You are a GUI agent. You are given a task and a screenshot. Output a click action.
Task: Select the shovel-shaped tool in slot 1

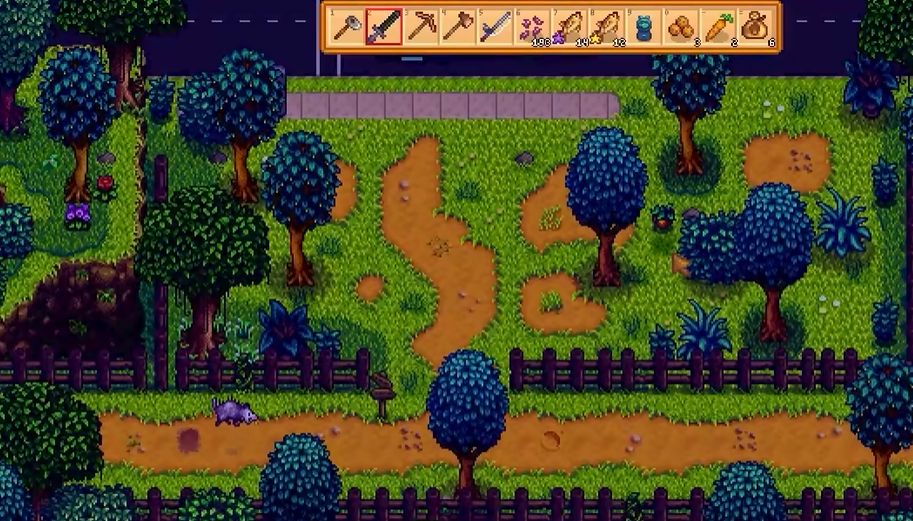pos(346,27)
